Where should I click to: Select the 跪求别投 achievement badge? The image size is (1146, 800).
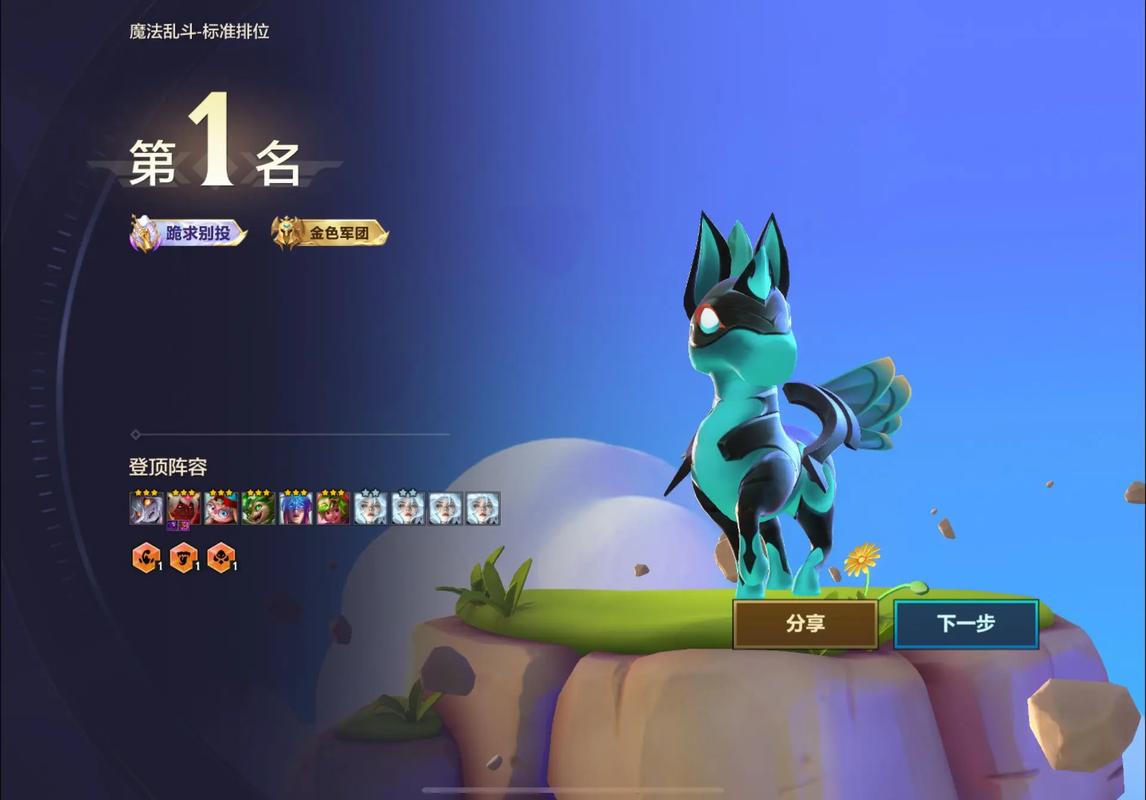[x=190, y=234]
